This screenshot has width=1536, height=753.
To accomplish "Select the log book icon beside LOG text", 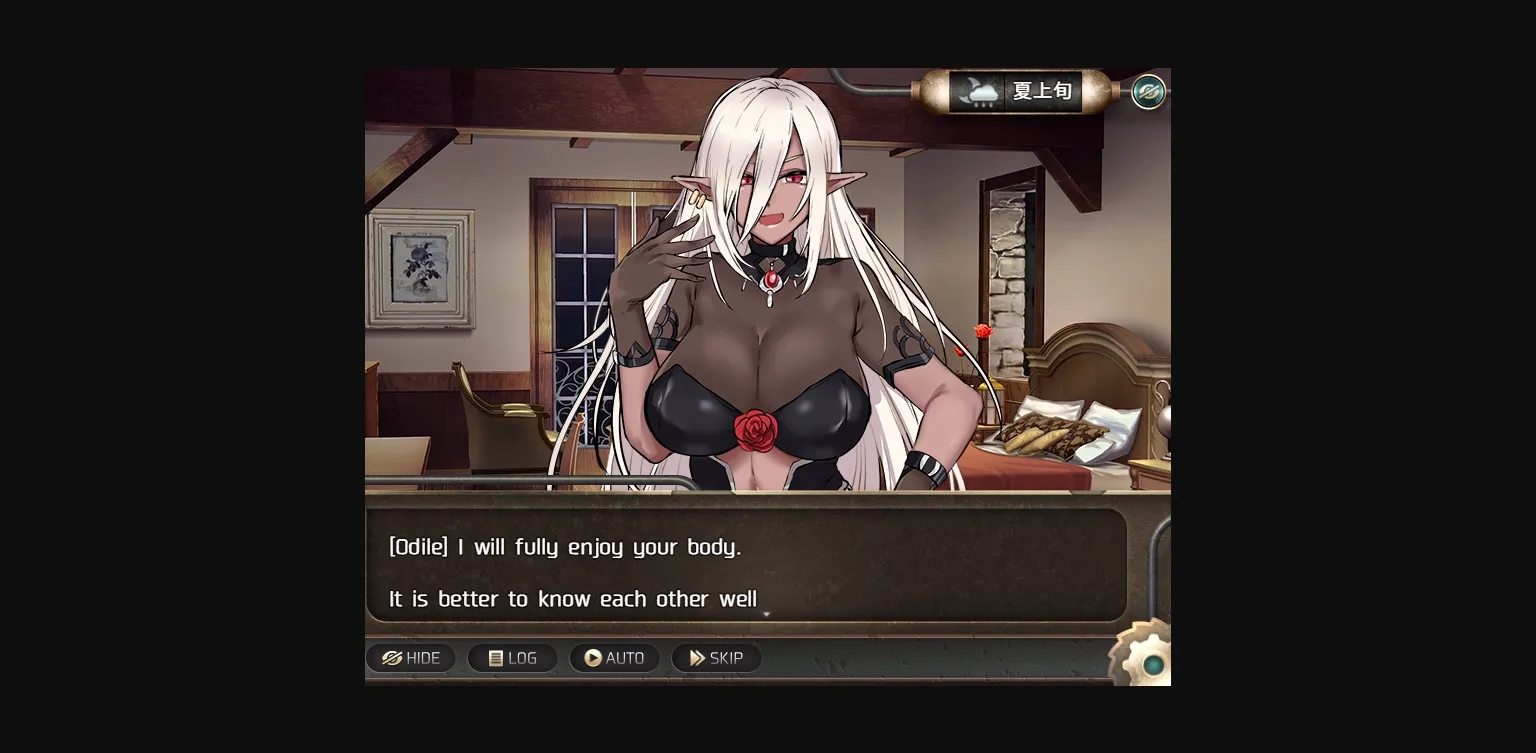I will [495, 658].
